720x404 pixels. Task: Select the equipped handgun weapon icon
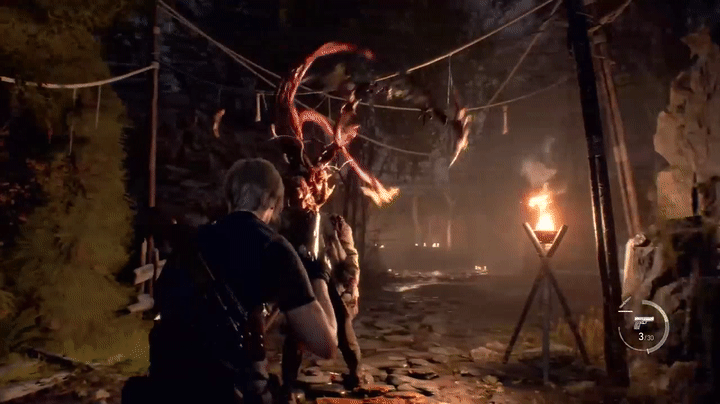click(643, 323)
